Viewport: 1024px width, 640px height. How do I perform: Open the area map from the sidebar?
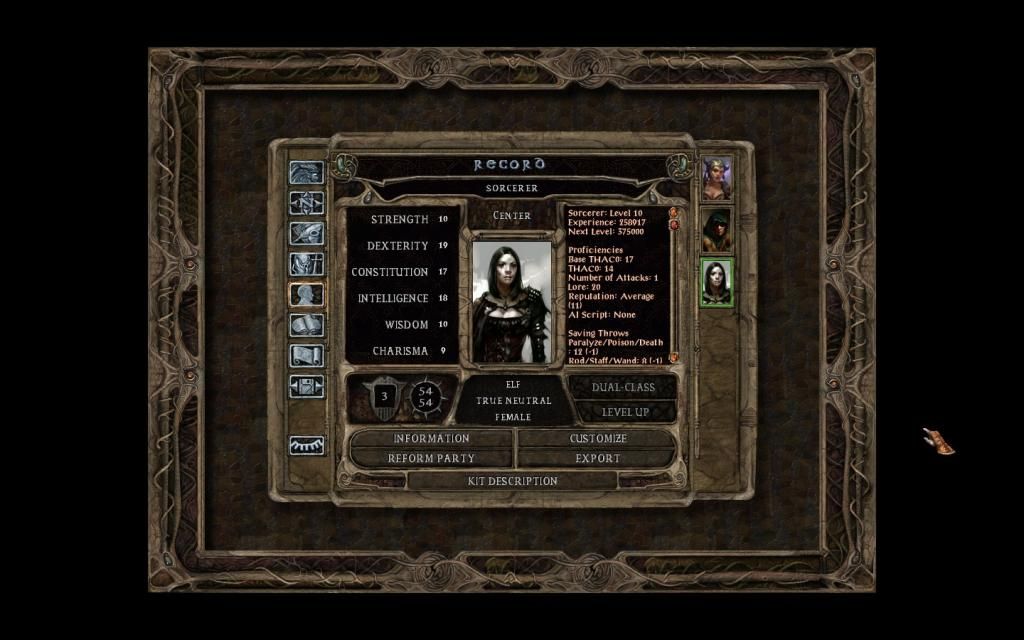306,203
